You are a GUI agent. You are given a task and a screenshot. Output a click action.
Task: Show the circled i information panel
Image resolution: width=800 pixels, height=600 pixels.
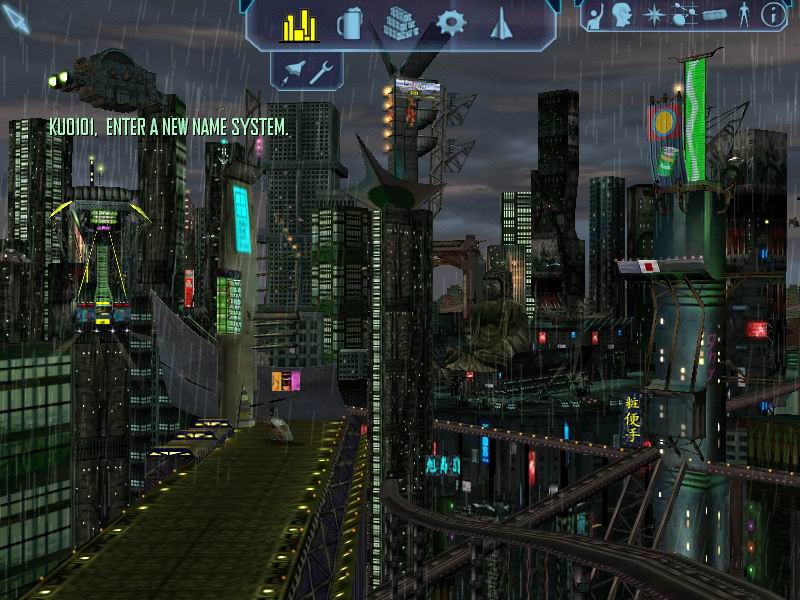point(772,15)
